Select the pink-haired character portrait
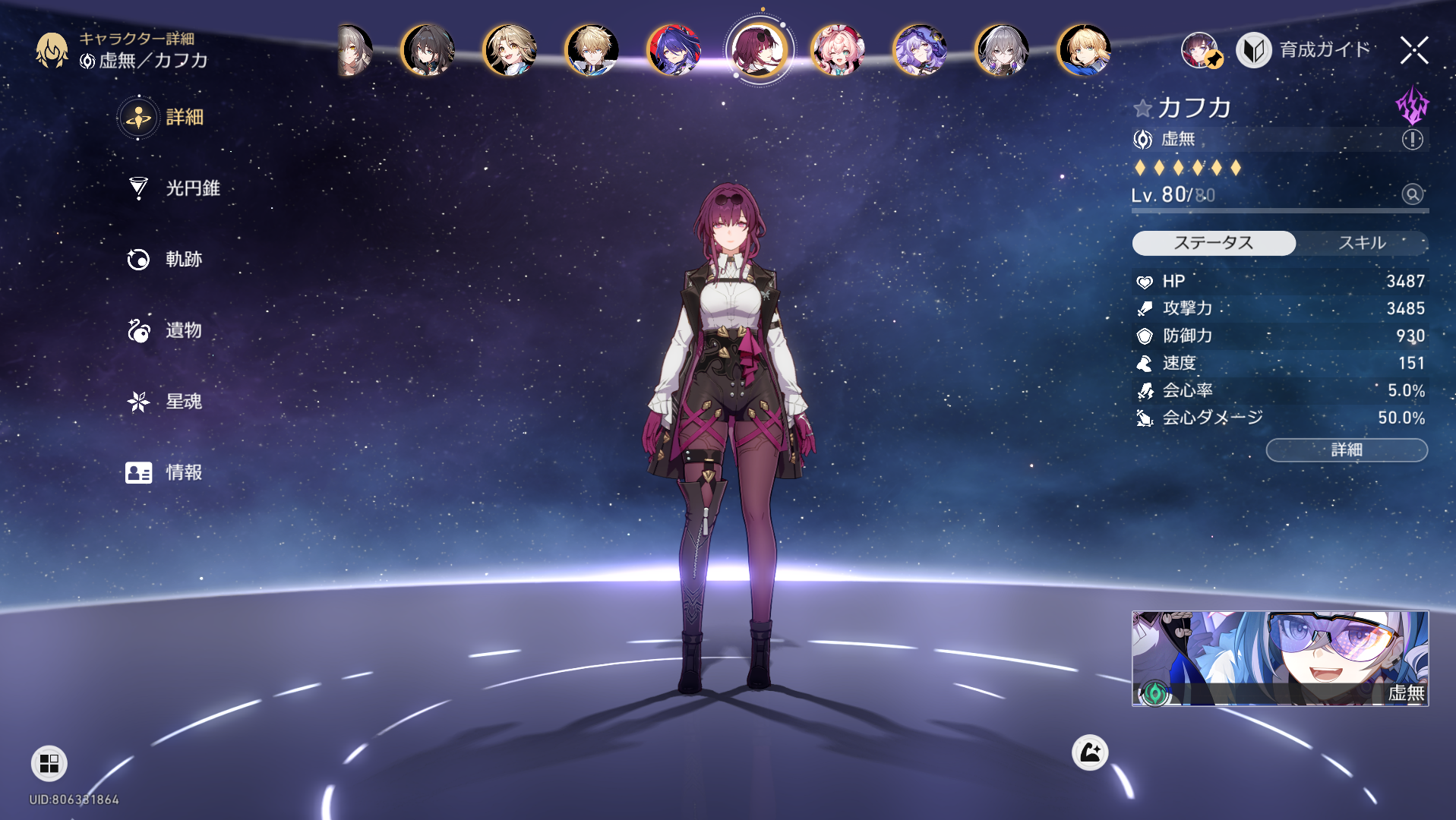1456x820 pixels. (838, 51)
